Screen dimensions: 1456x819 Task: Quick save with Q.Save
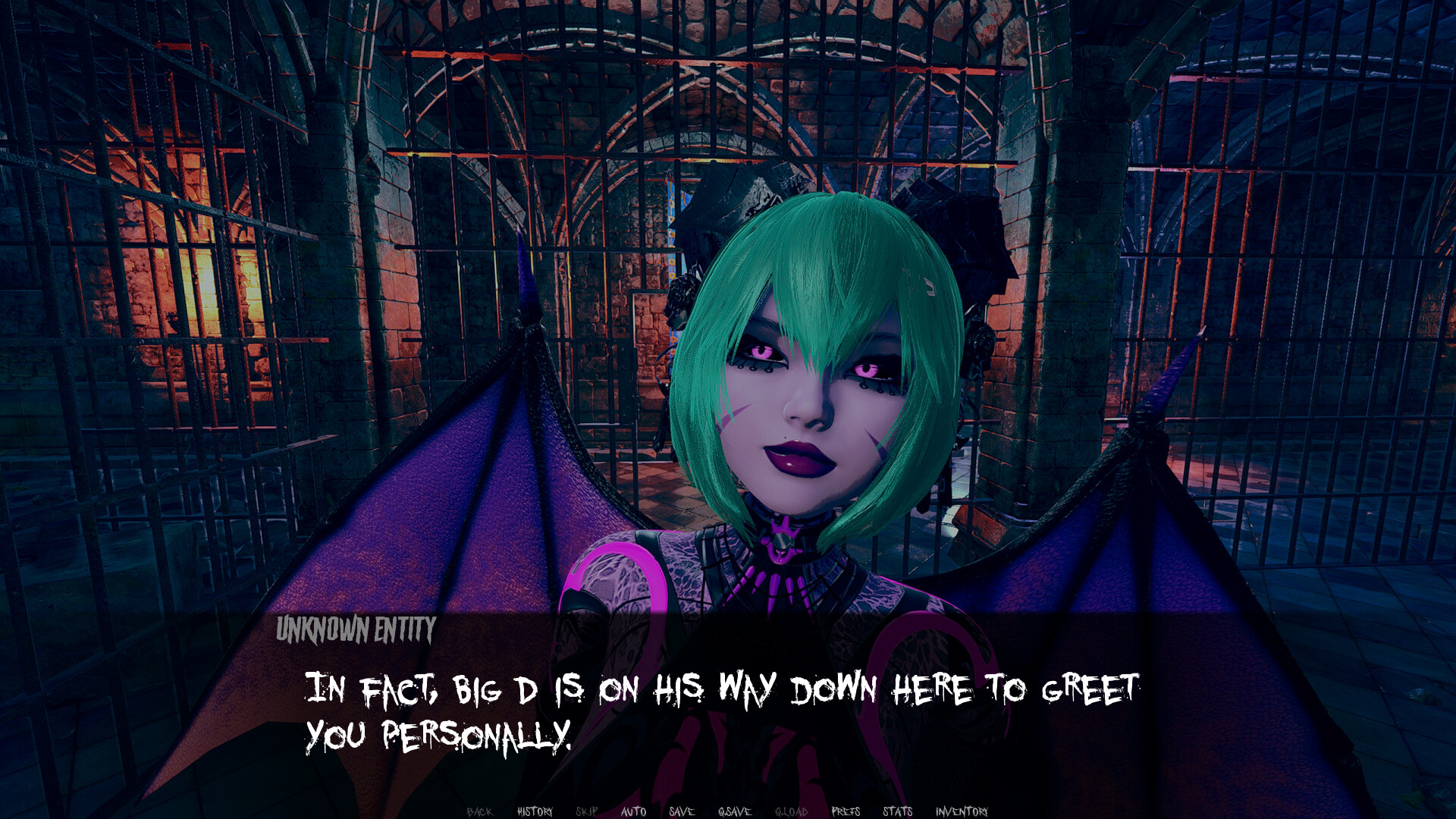[x=734, y=811]
